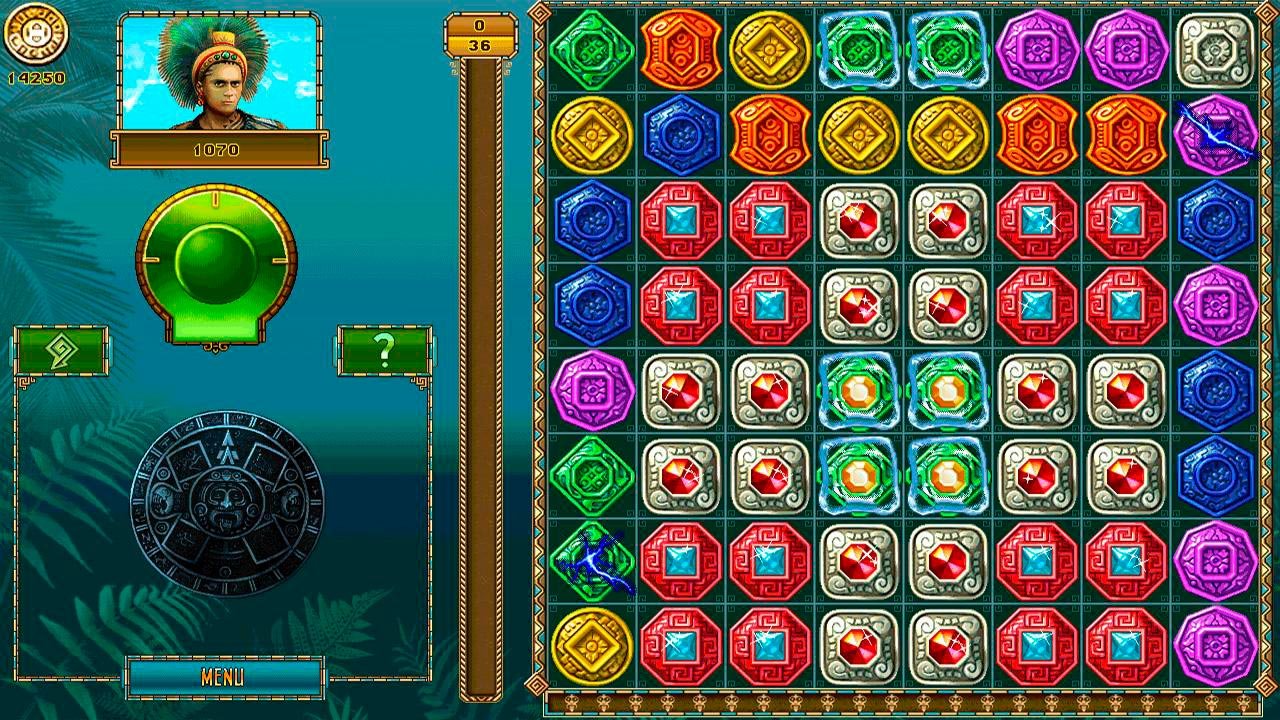This screenshot has width=1280, height=720.
Task: Open the MENU button
Action: click(224, 677)
